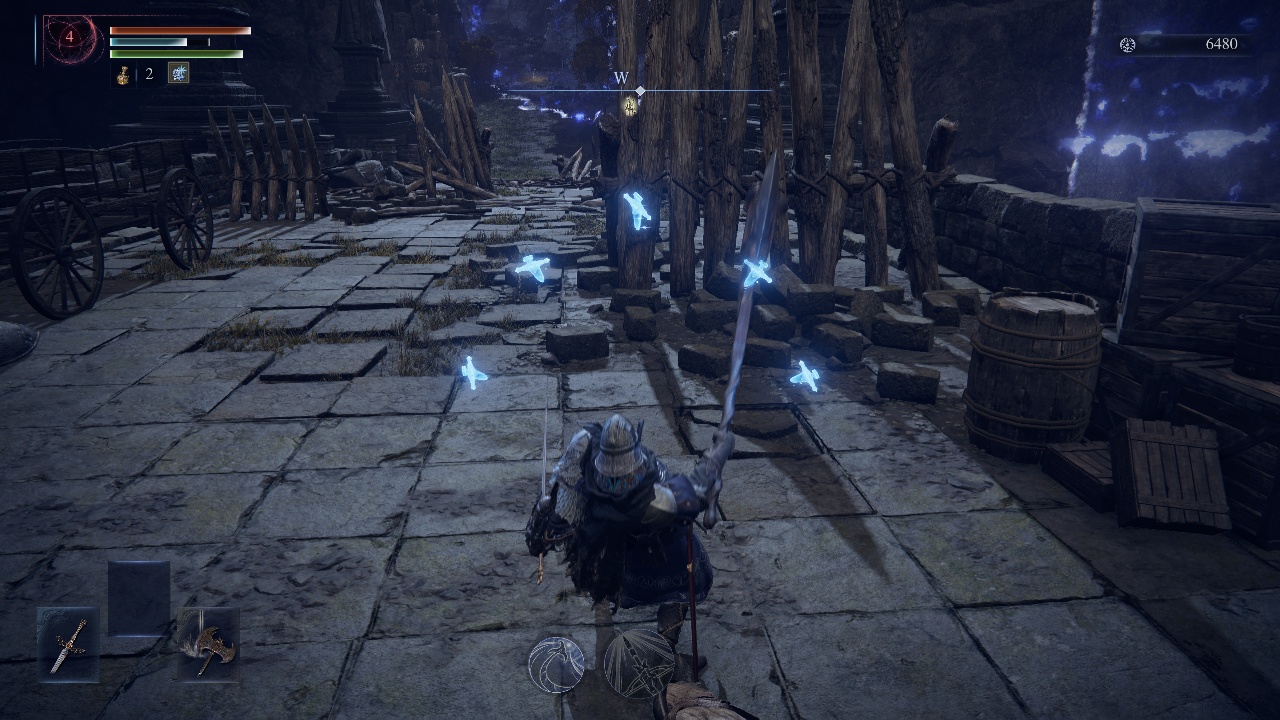Open the level 4 character emblem
The image size is (1280, 720).
coord(71,39)
